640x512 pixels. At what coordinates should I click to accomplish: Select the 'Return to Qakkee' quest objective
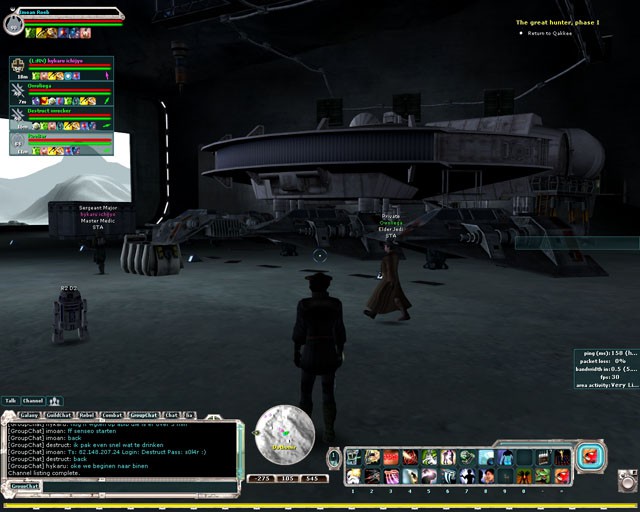coord(549,33)
